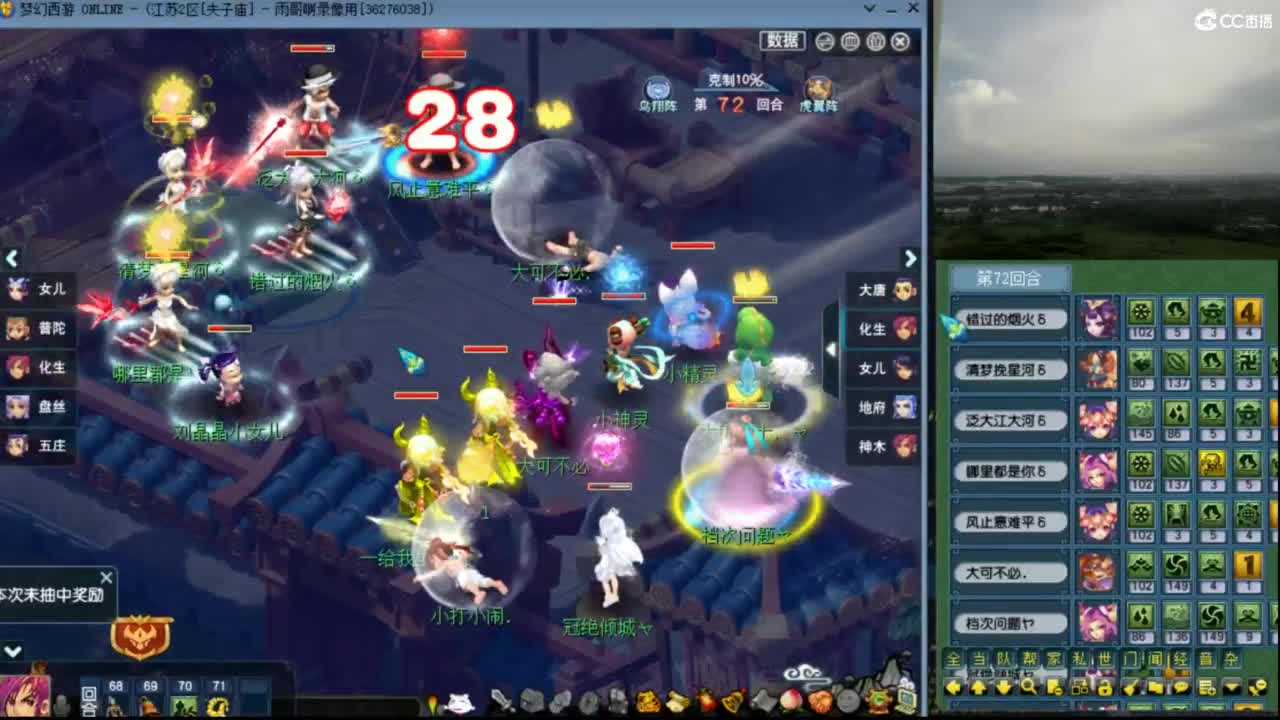Click the trash icon in the battle panel header
Image resolution: width=1280 pixels, height=720 pixels.
[876, 41]
